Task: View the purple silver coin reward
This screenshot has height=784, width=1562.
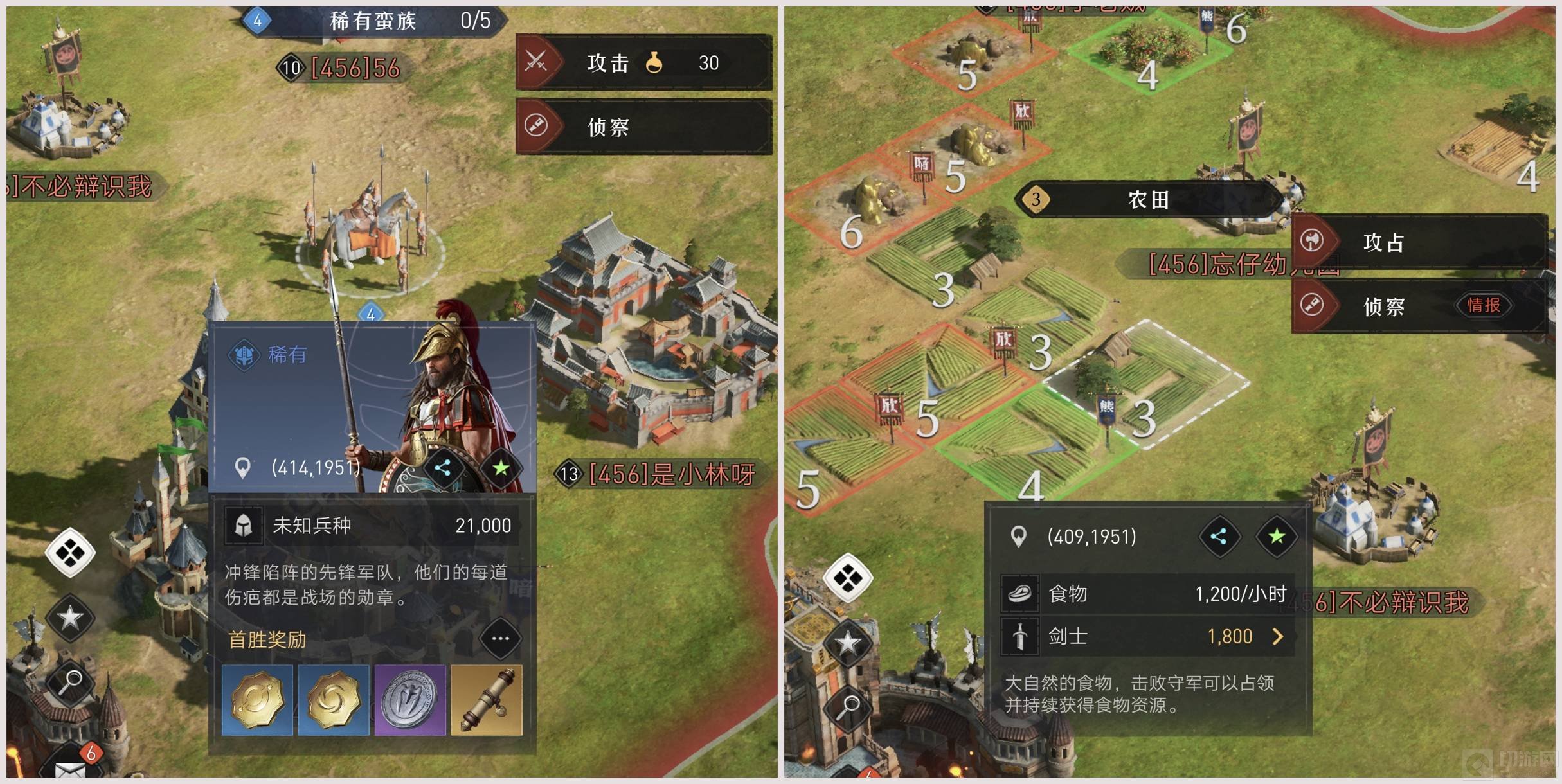Action: point(410,700)
